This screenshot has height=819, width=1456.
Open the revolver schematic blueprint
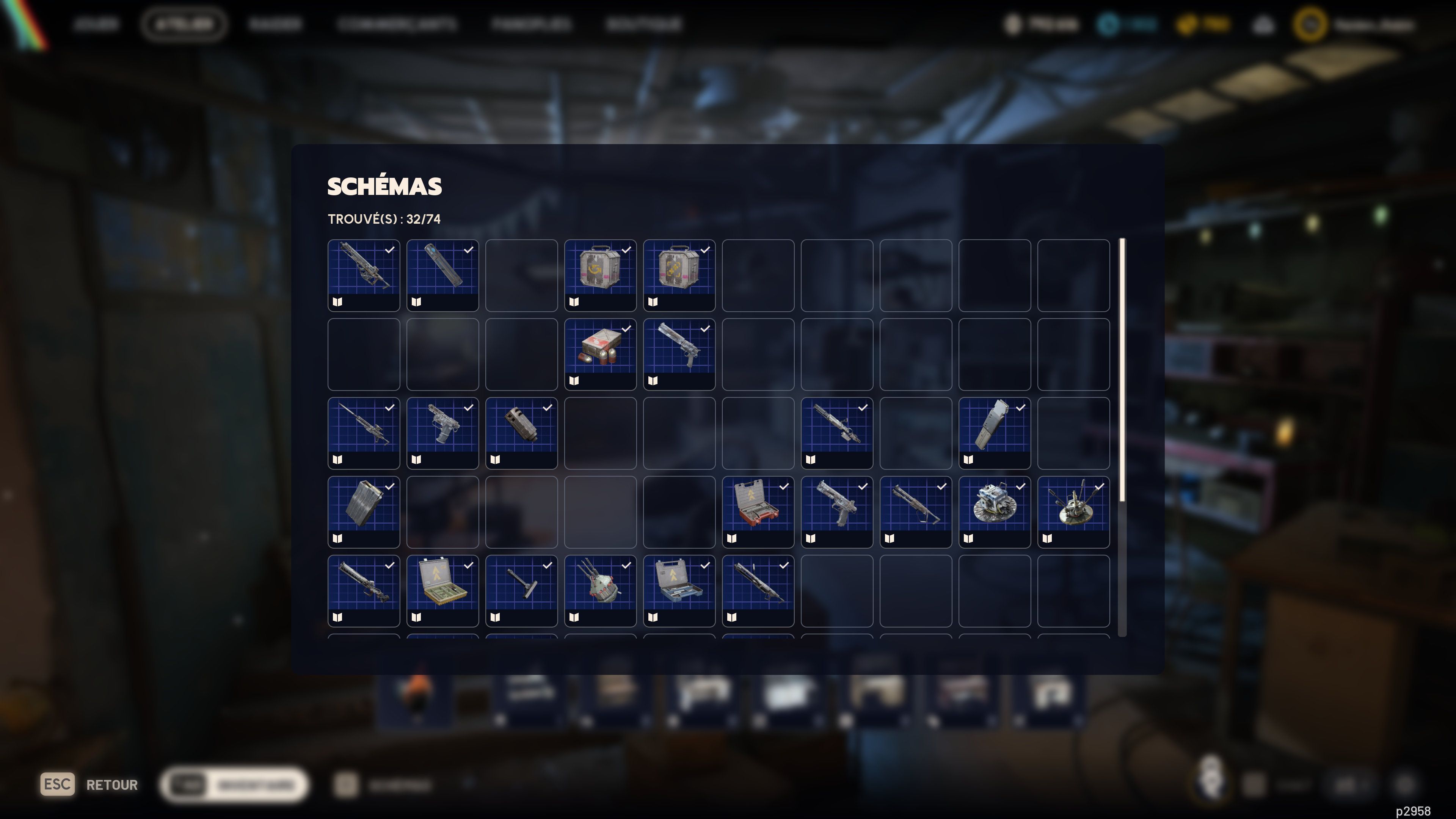point(679,355)
